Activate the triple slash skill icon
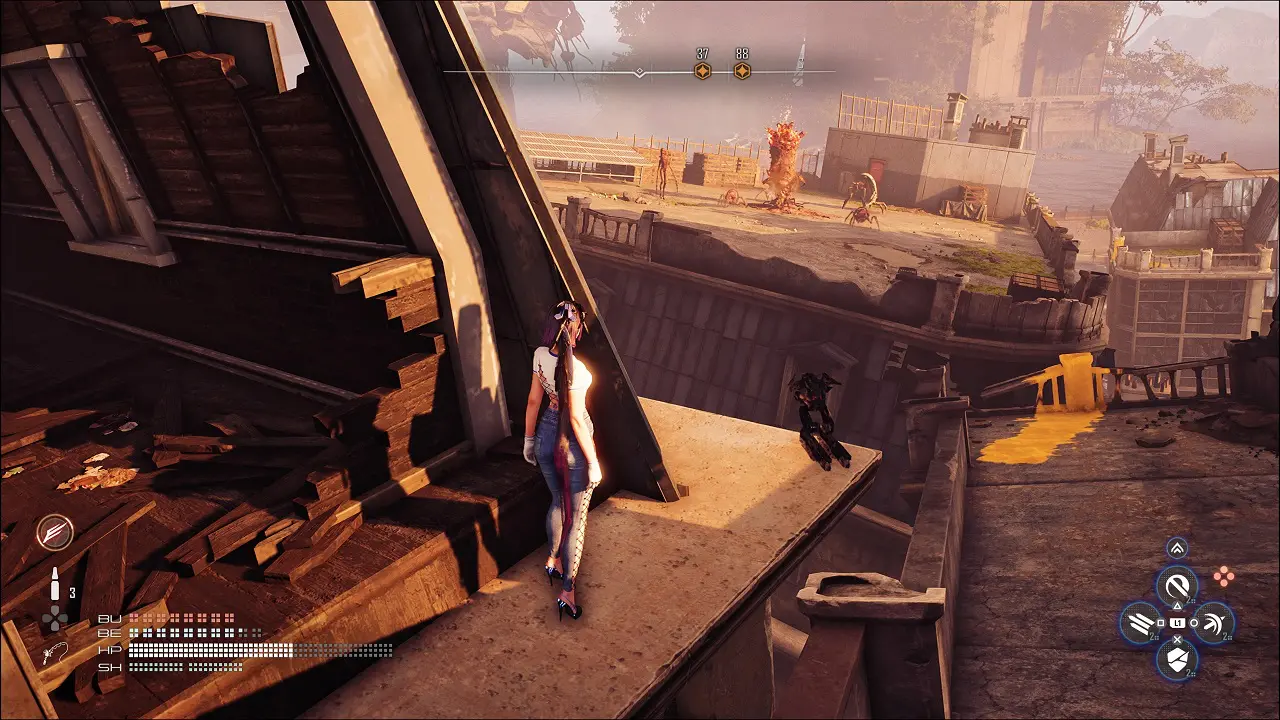This screenshot has height=720, width=1280. (x=1140, y=623)
